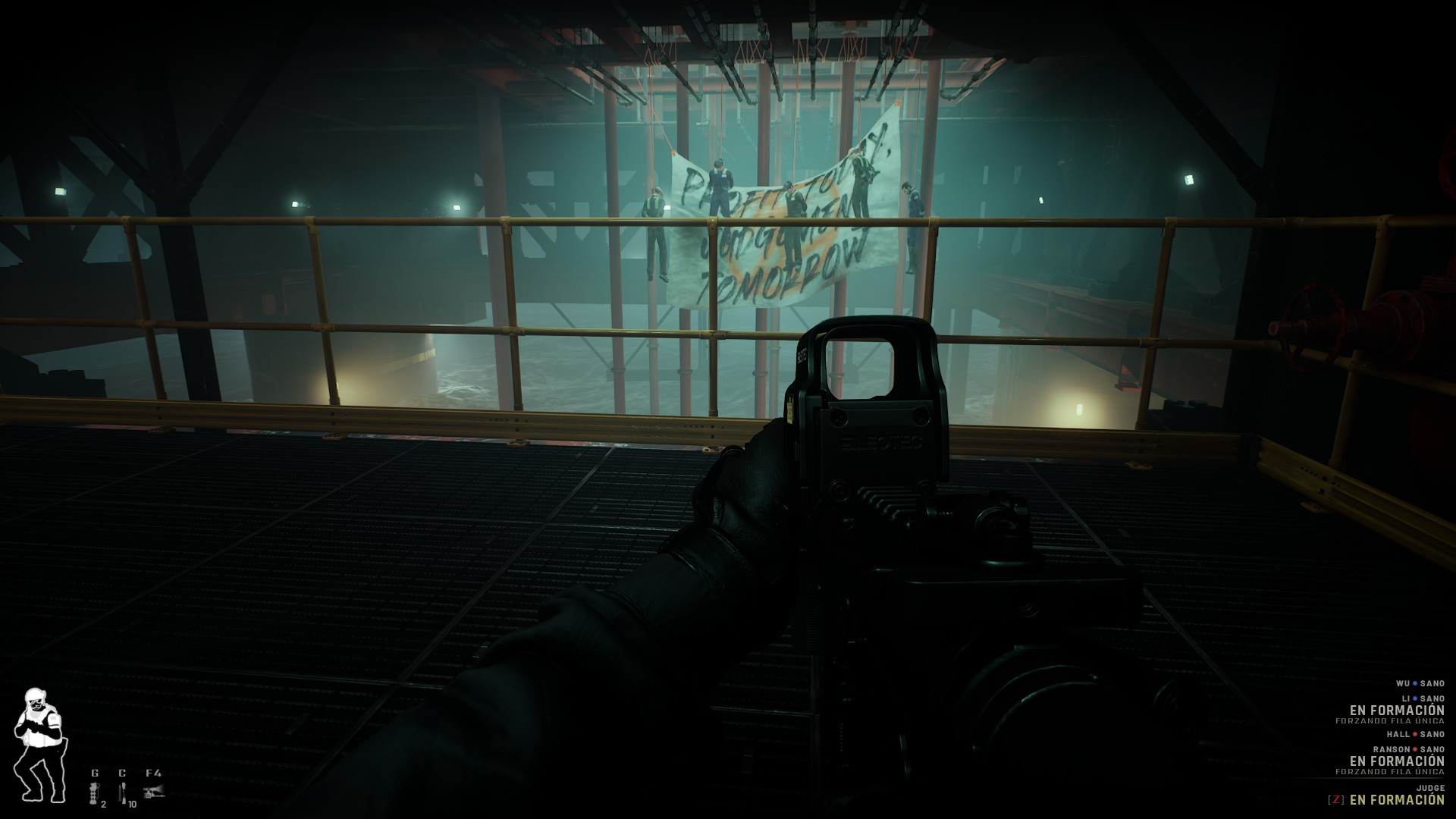Screen dimensions: 1456x819
Task: Toggle the weapon flashlight icon
Action: [x=154, y=792]
